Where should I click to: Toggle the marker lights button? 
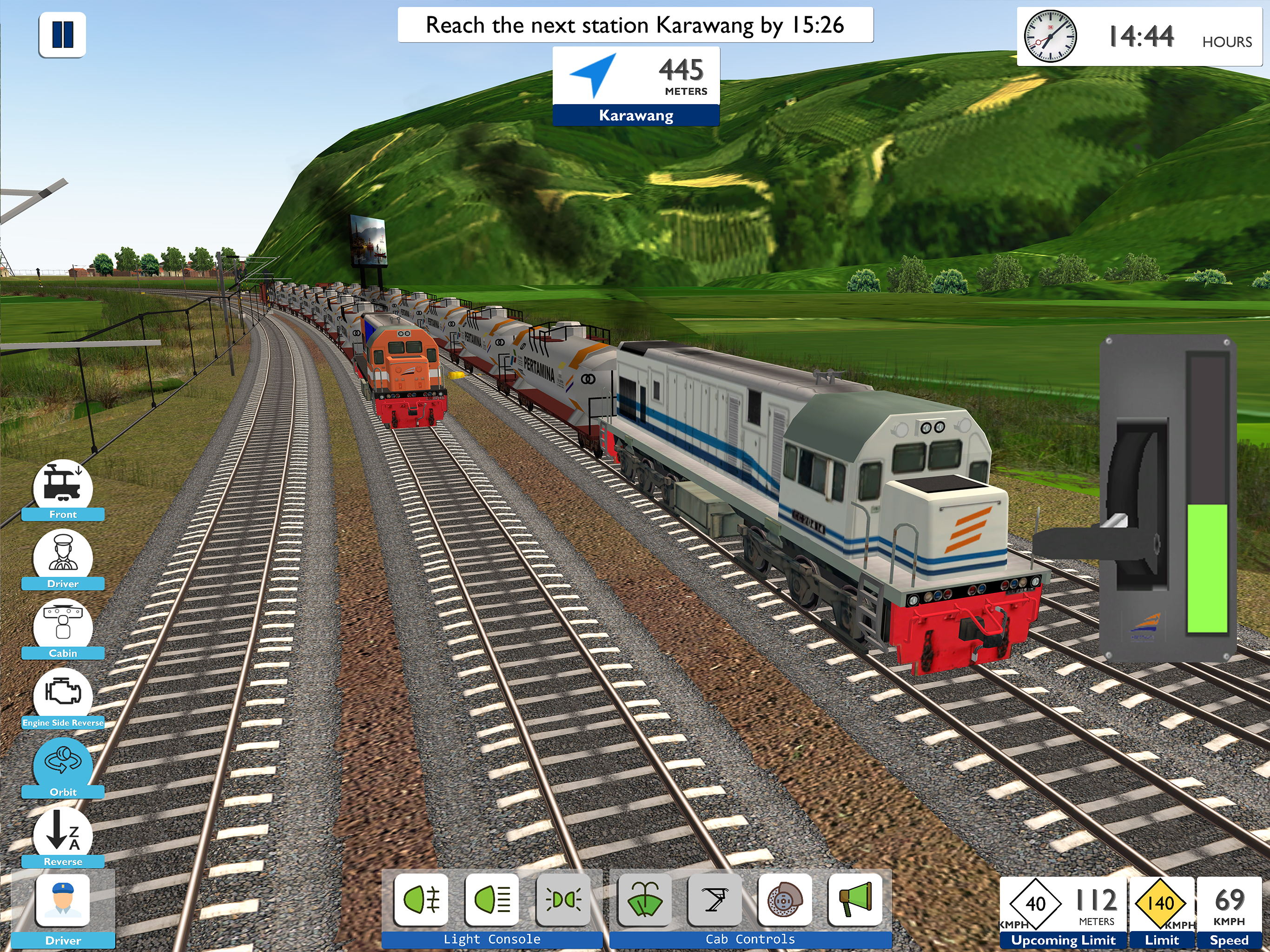563,899
